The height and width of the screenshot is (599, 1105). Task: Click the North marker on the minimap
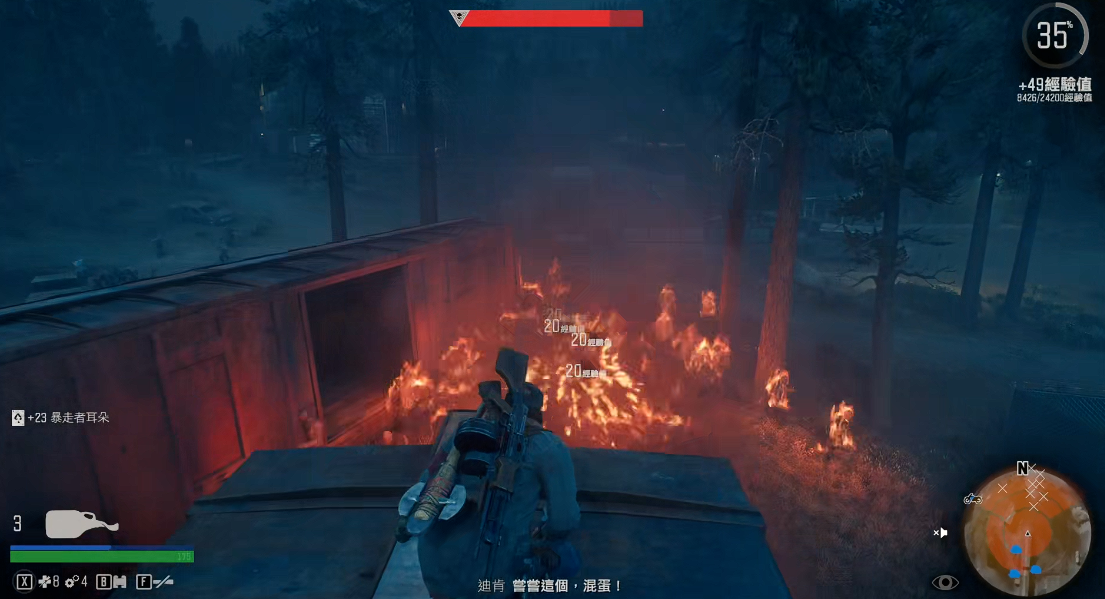(x=1022, y=468)
